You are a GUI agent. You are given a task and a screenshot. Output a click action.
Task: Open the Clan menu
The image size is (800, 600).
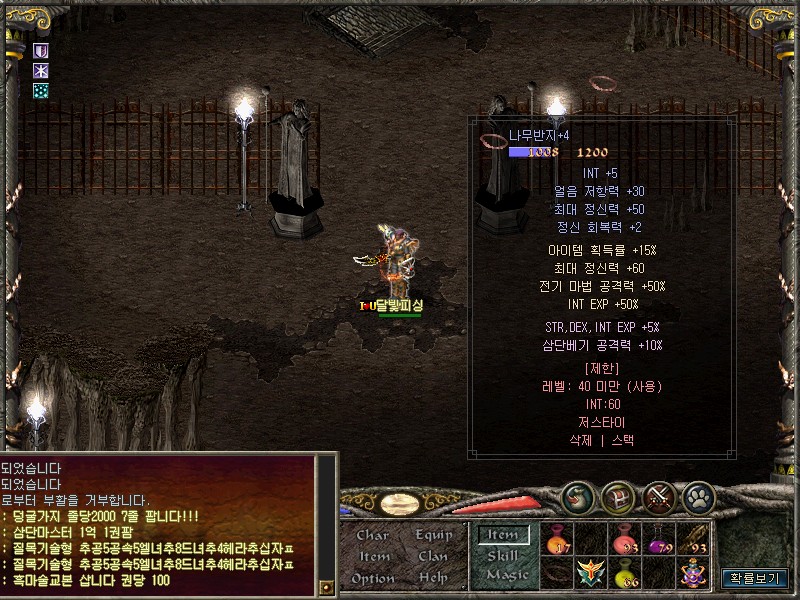433,556
